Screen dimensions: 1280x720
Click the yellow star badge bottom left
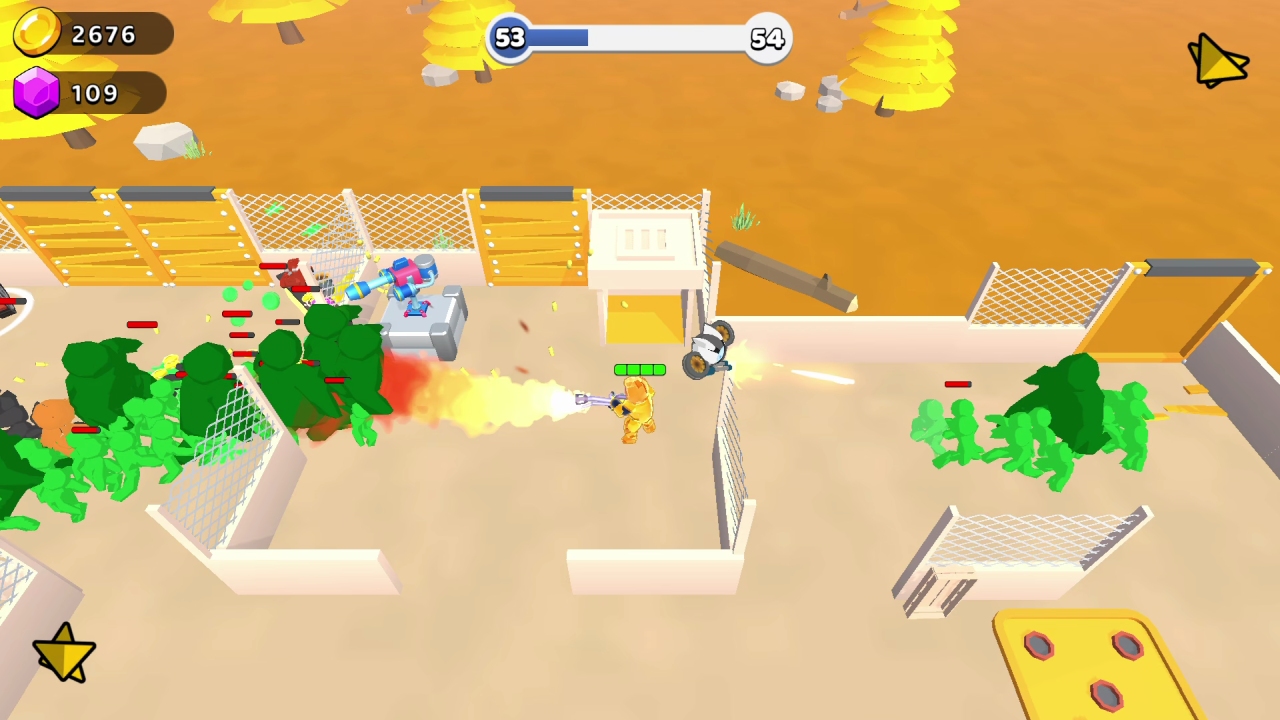click(63, 652)
